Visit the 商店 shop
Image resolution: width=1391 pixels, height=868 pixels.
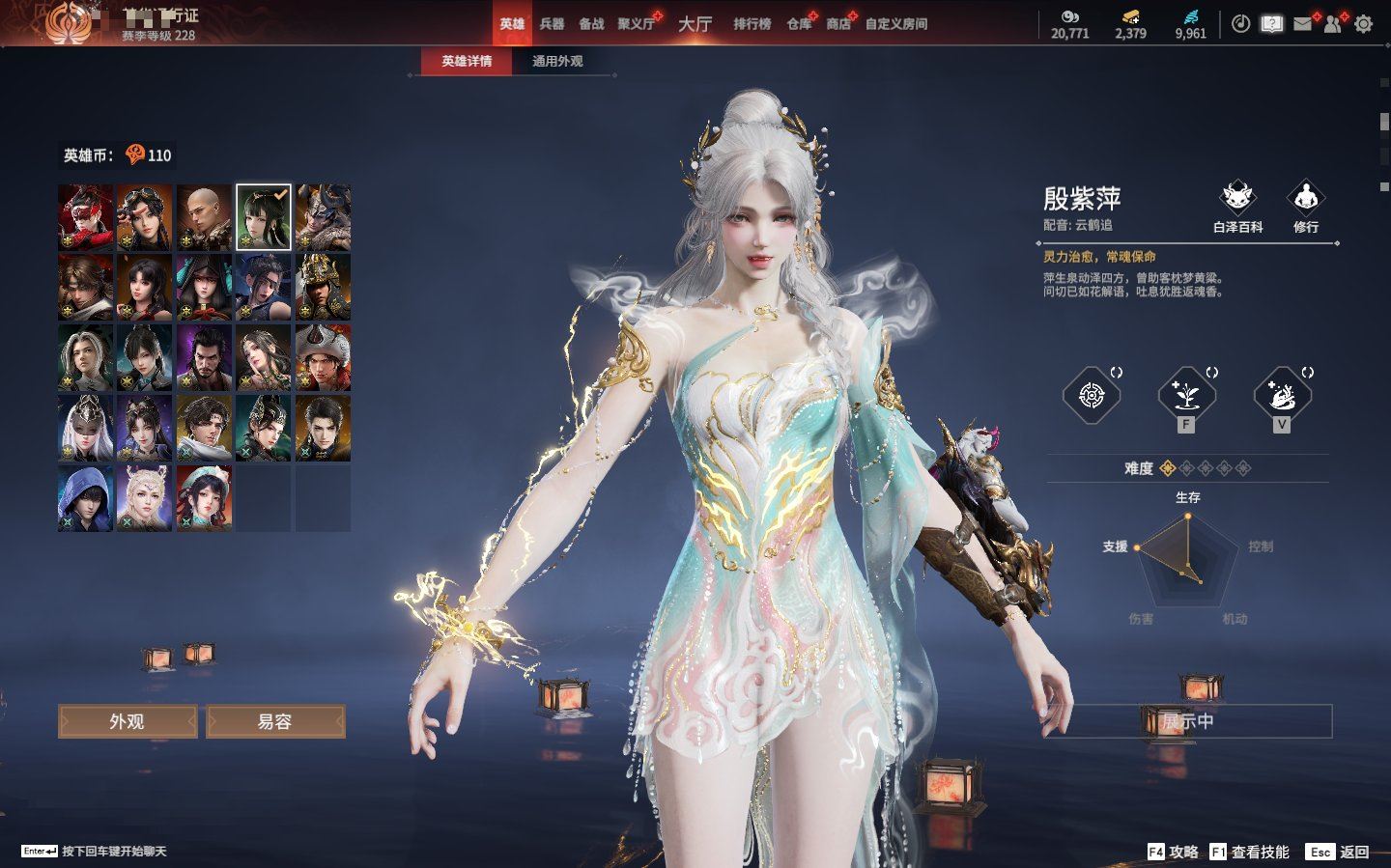[838, 24]
